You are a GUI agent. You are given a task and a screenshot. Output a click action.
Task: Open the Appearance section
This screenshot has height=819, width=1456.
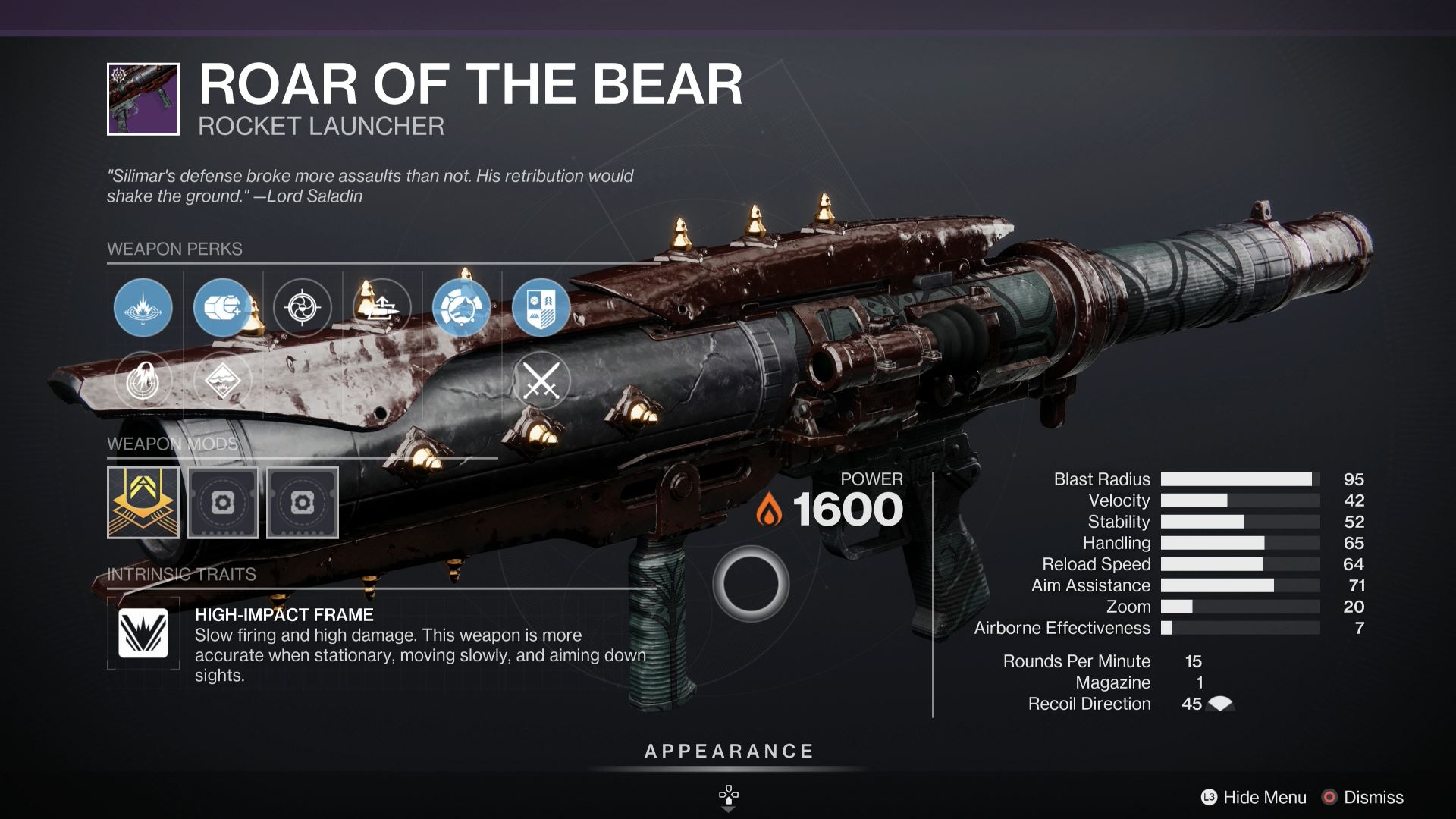coord(728,752)
